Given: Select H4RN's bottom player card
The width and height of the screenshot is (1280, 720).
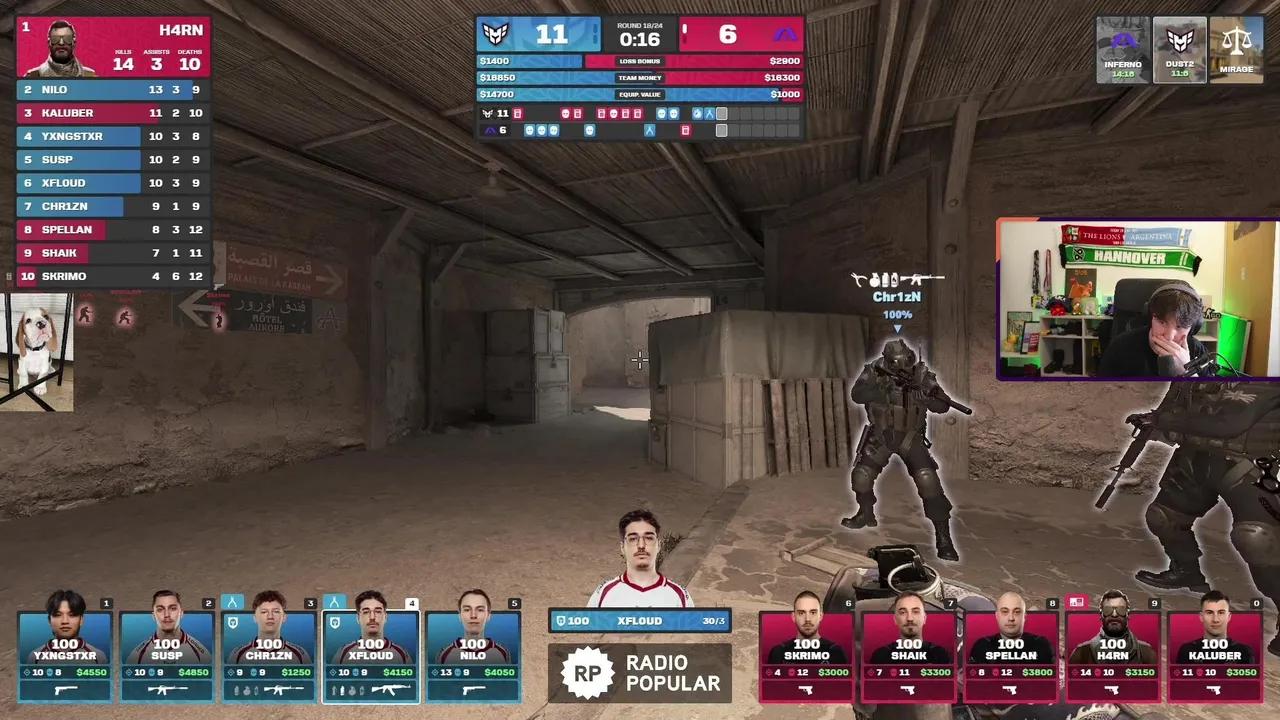Looking at the screenshot, I should coord(1113,650).
